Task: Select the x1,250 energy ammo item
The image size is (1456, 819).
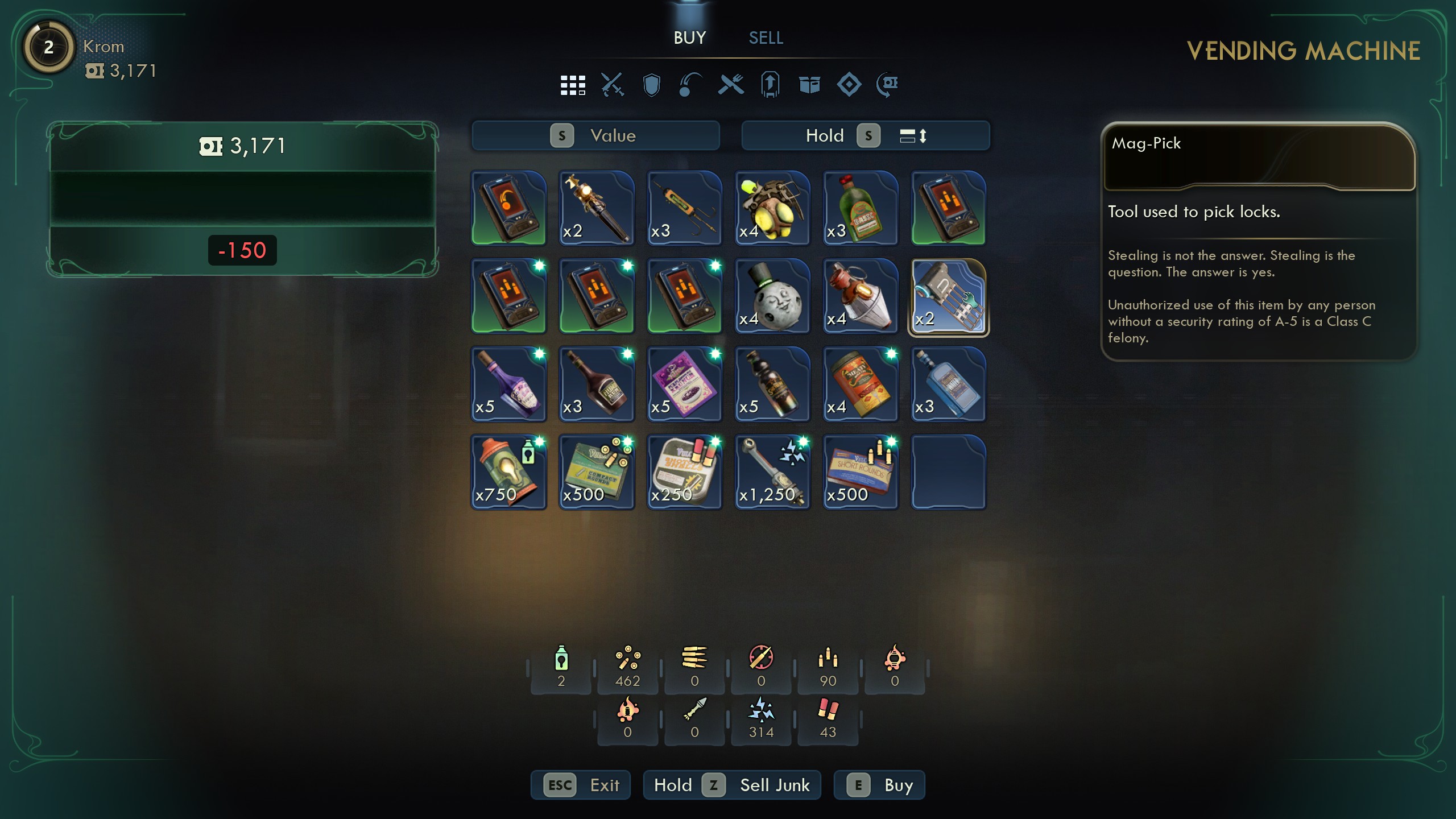Action: (x=772, y=472)
